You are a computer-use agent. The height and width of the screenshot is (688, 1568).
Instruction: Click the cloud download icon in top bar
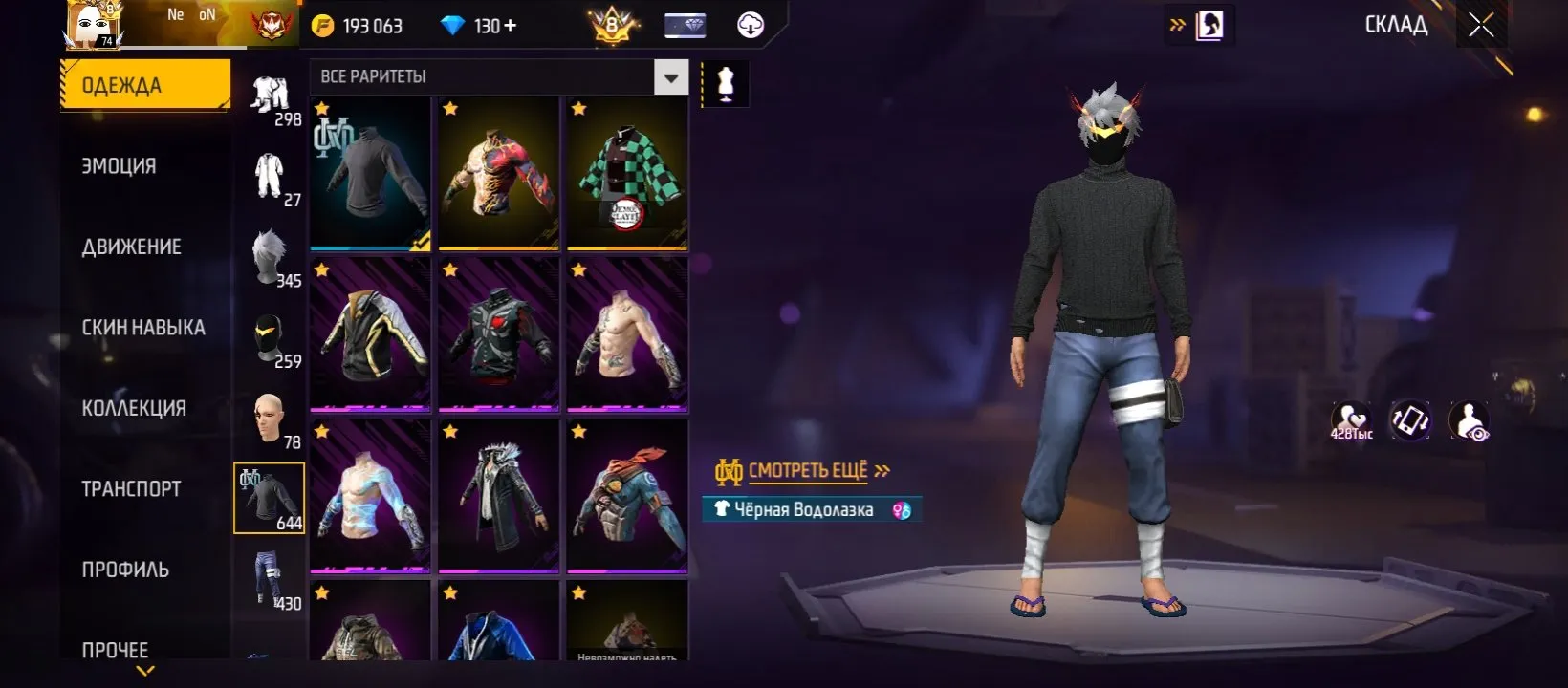coord(750,25)
